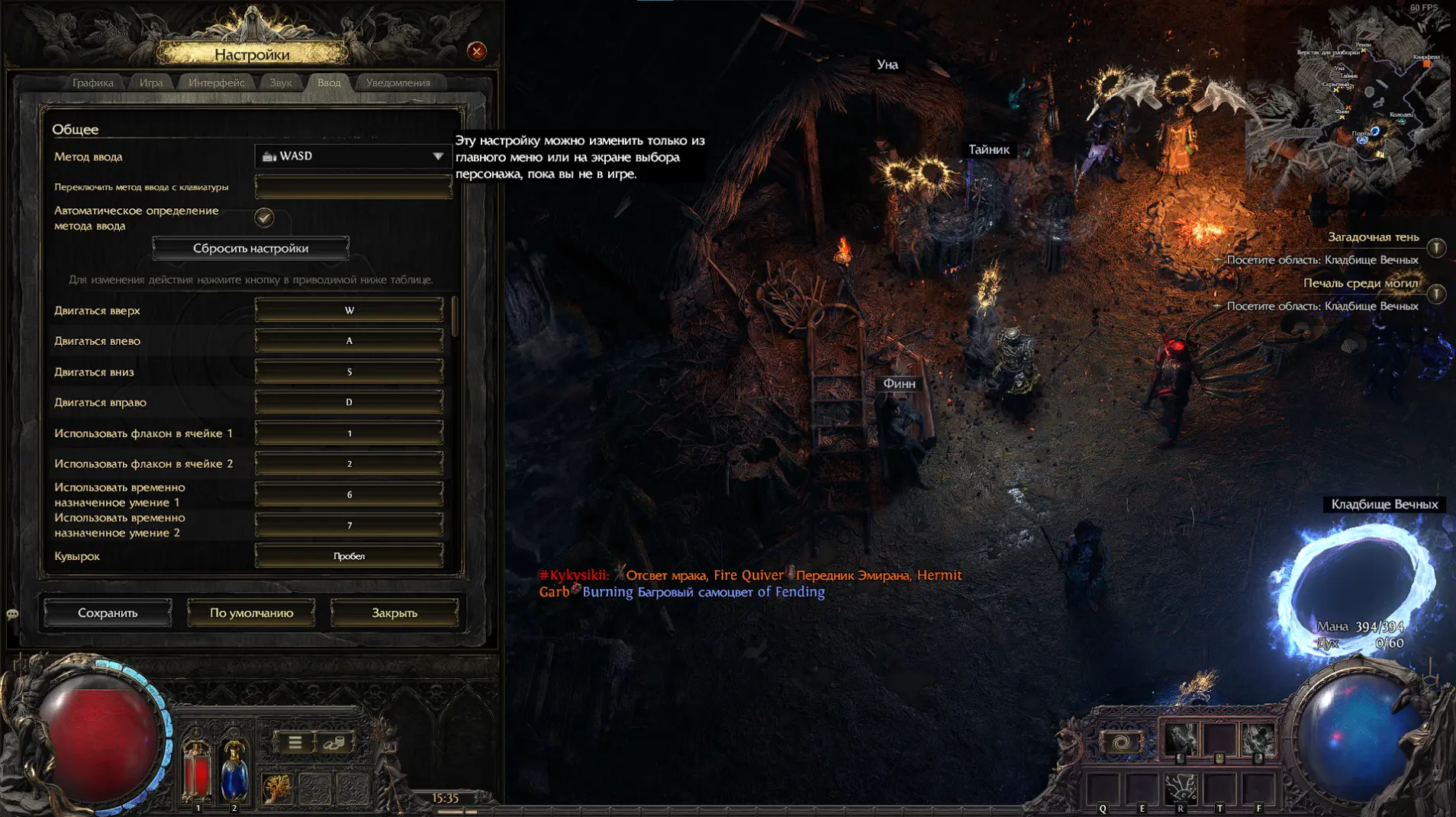
Task: Click the Закрыть button
Action: click(394, 613)
